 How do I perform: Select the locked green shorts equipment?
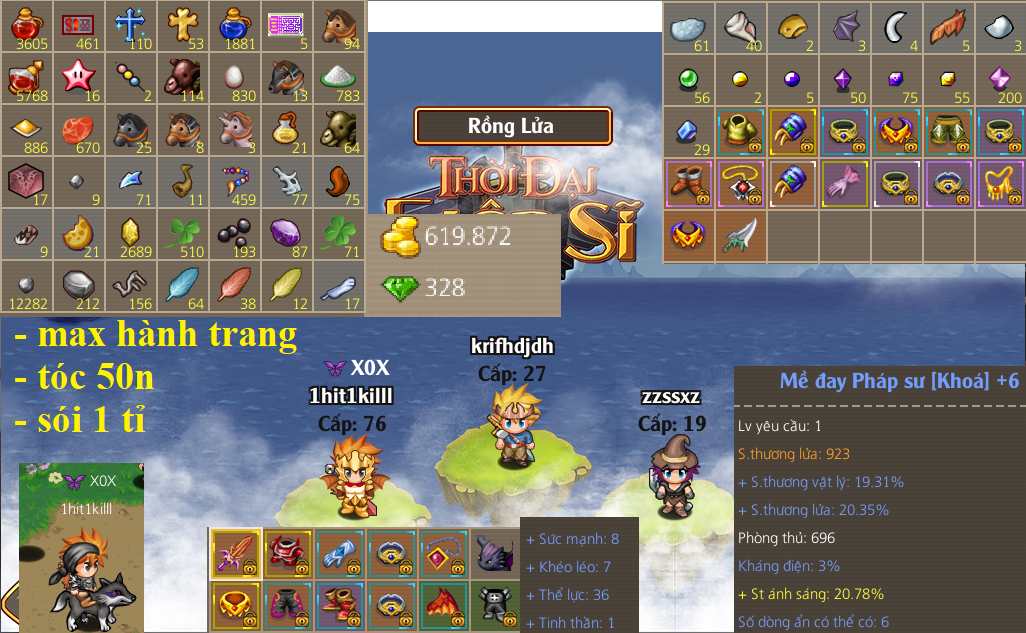click(948, 131)
